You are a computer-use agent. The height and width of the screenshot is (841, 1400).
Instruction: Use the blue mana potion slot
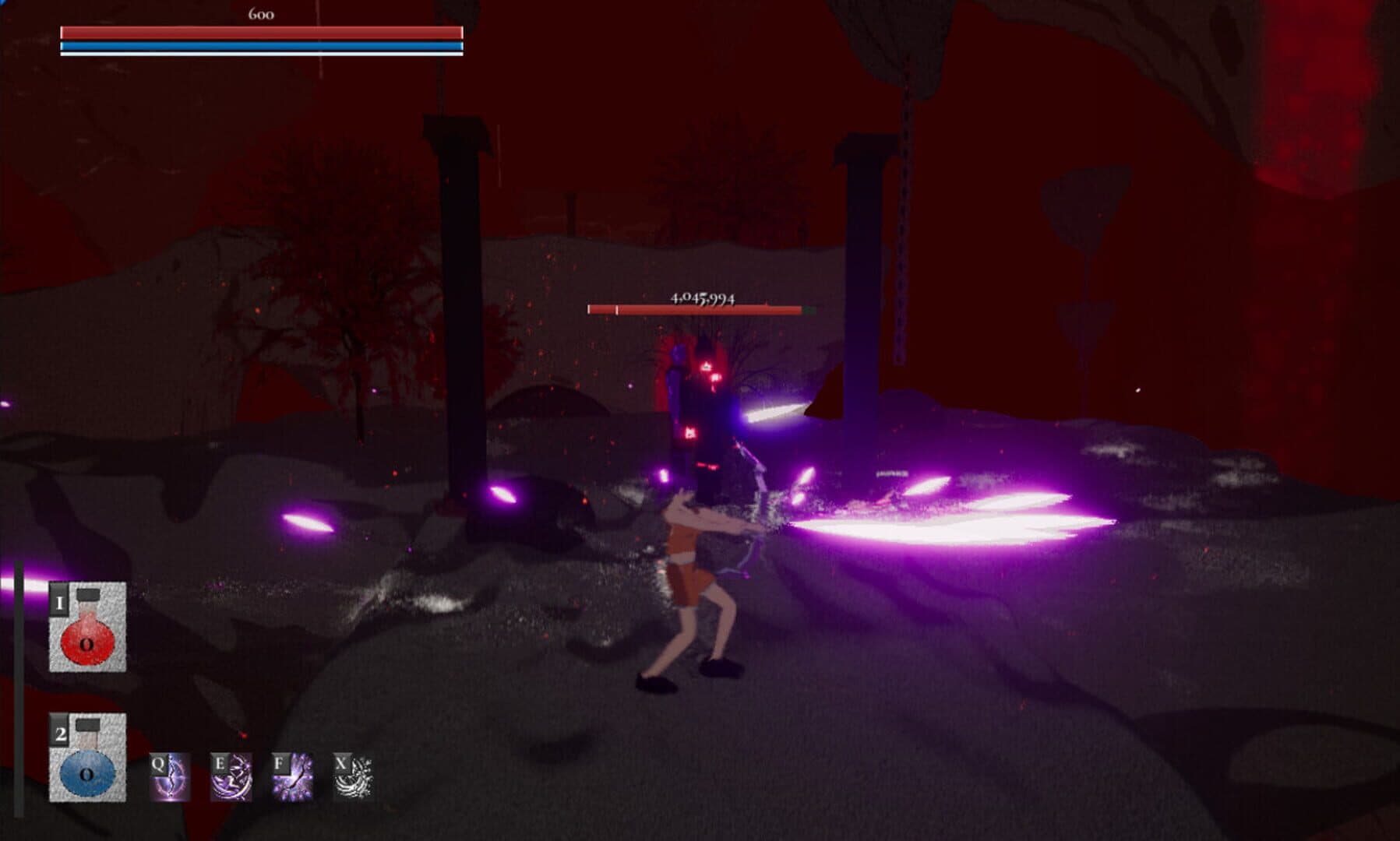[x=87, y=758]
